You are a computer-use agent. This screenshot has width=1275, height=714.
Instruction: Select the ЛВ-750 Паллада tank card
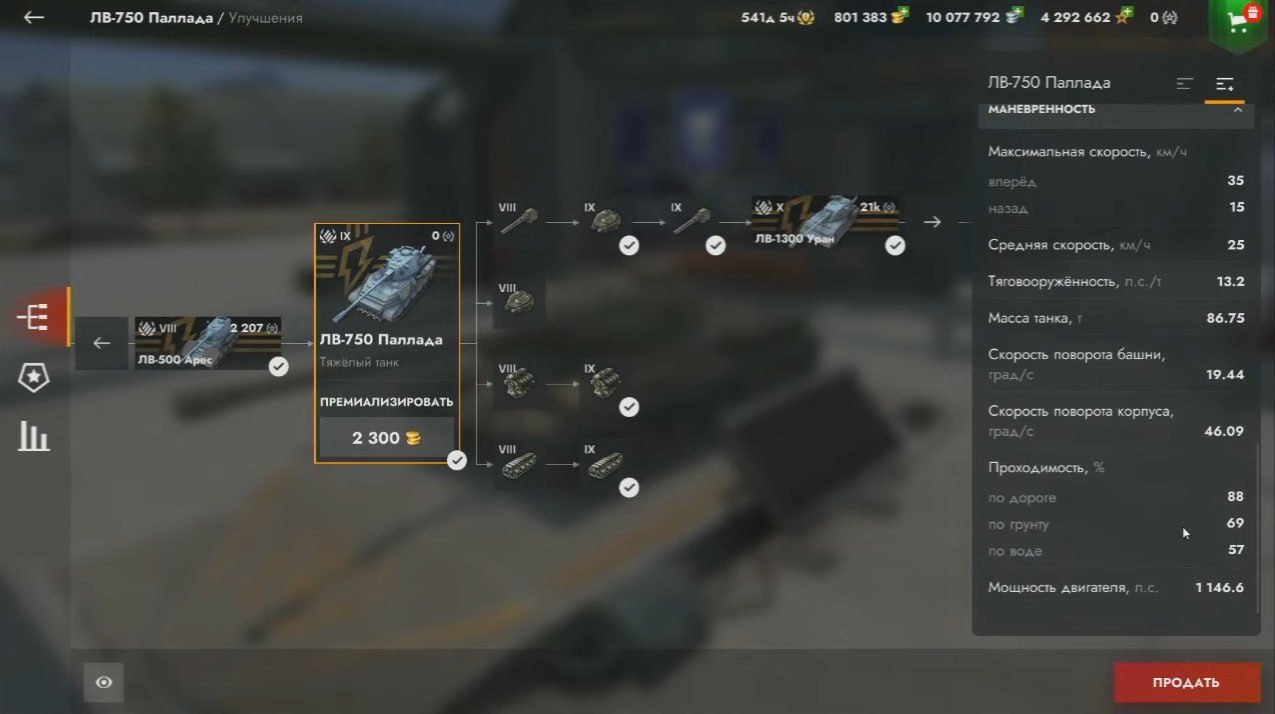tap(387, 300)
